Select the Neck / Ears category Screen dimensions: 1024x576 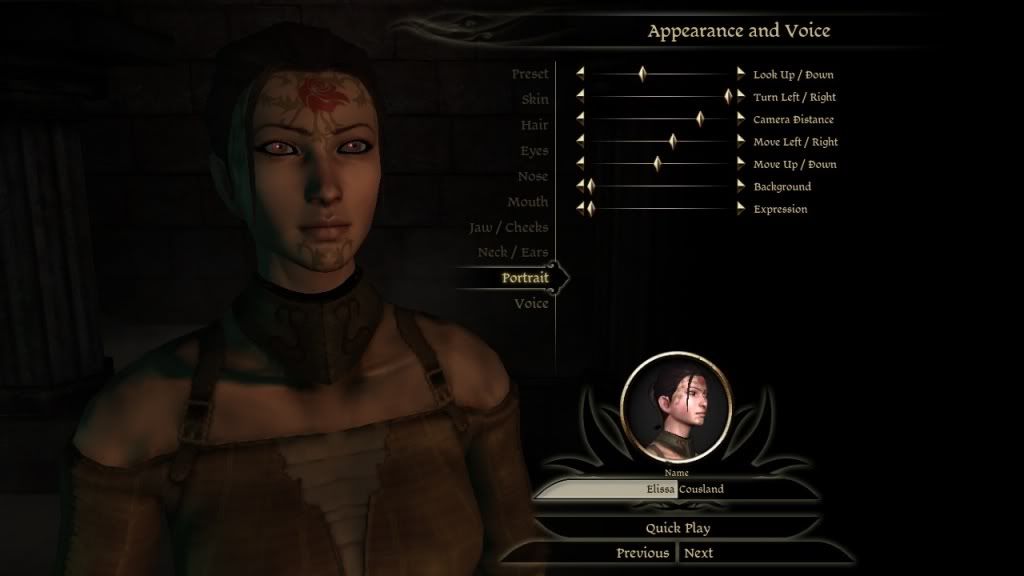coord(513,253)
